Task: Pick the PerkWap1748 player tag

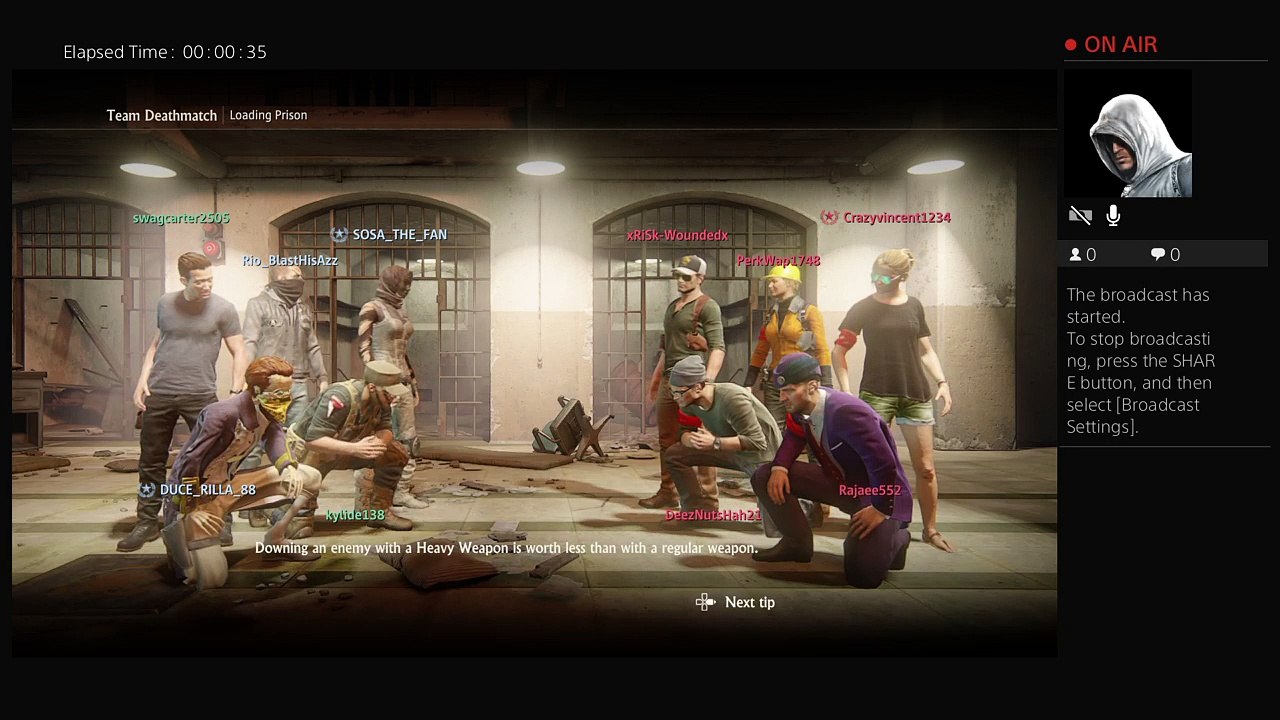Action: pos(778,261)
